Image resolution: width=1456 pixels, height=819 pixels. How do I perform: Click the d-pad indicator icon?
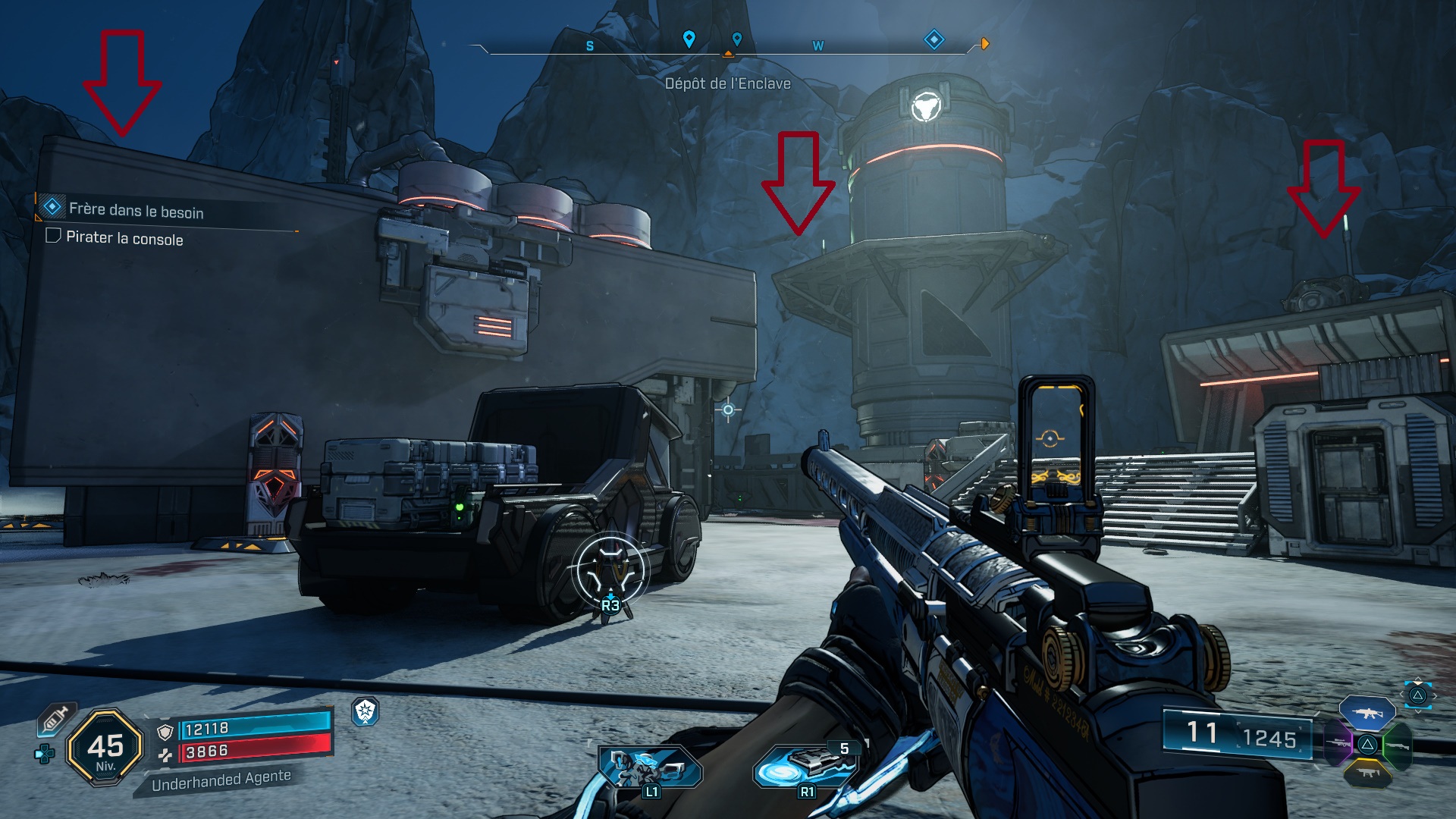pyautogui.click(x=45, y=753)
